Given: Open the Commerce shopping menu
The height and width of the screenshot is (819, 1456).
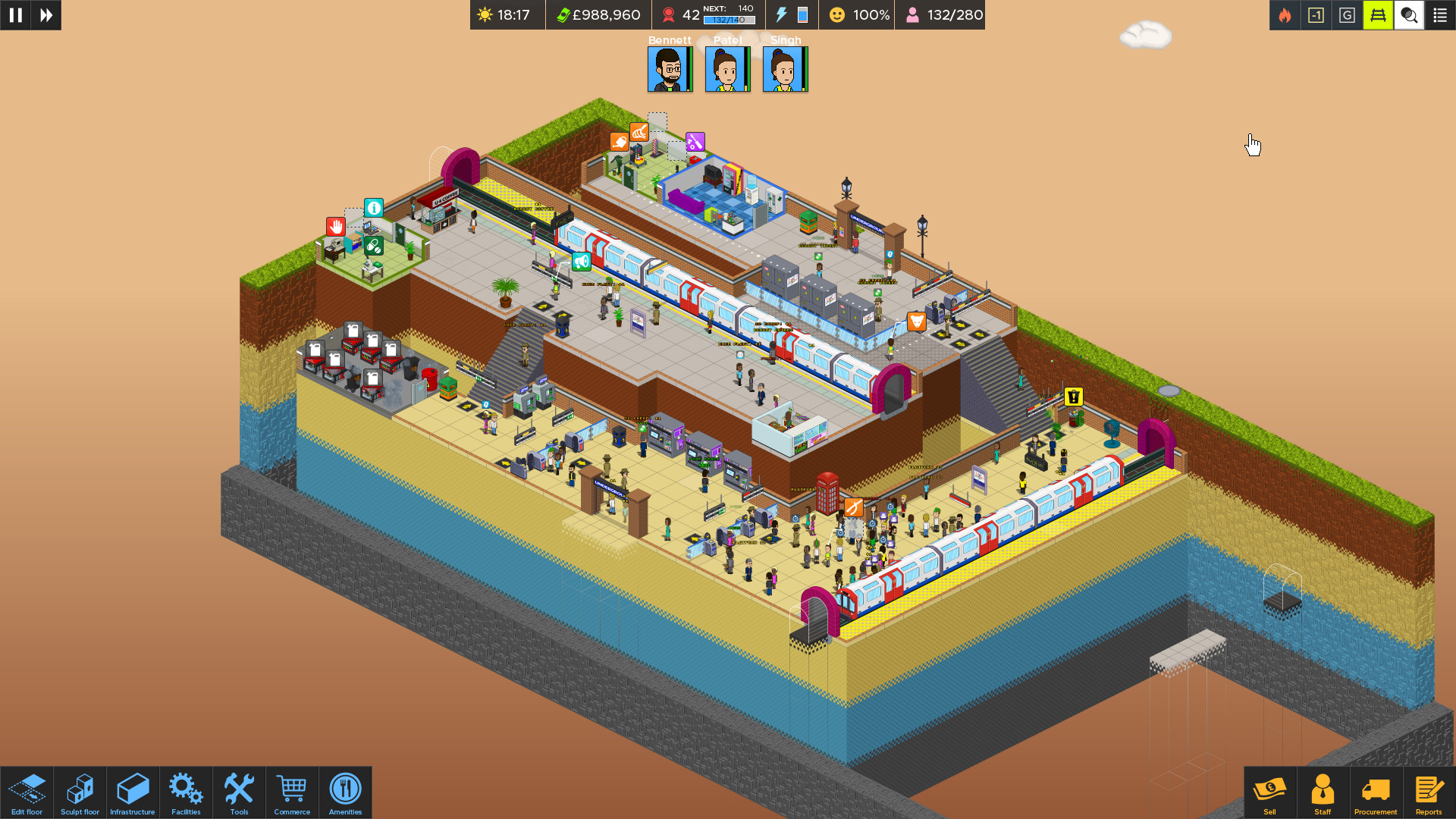Looking at the screenshot, I should pyautogui.click(x=292, y=792).
